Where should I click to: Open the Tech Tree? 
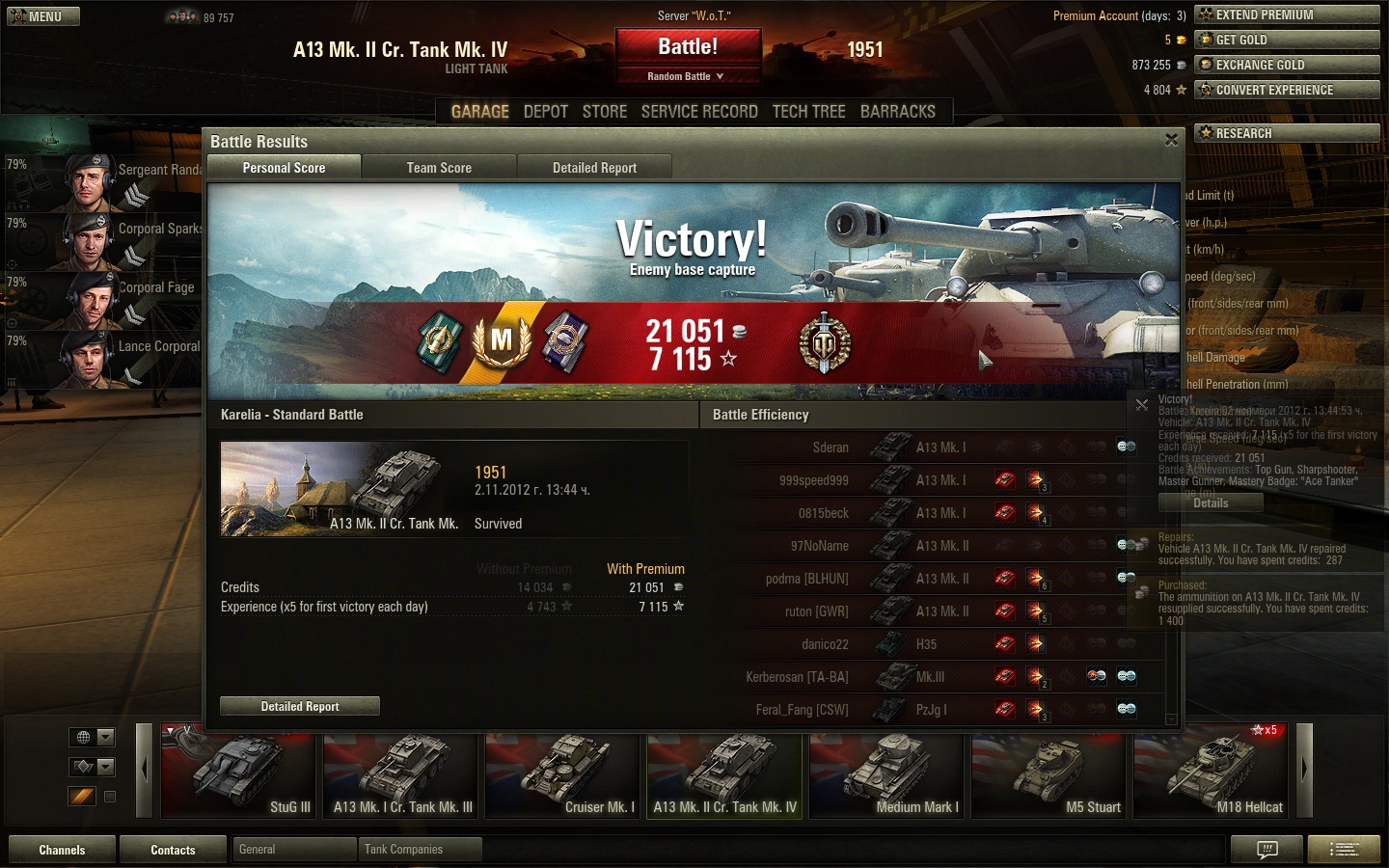pos(808,112)
